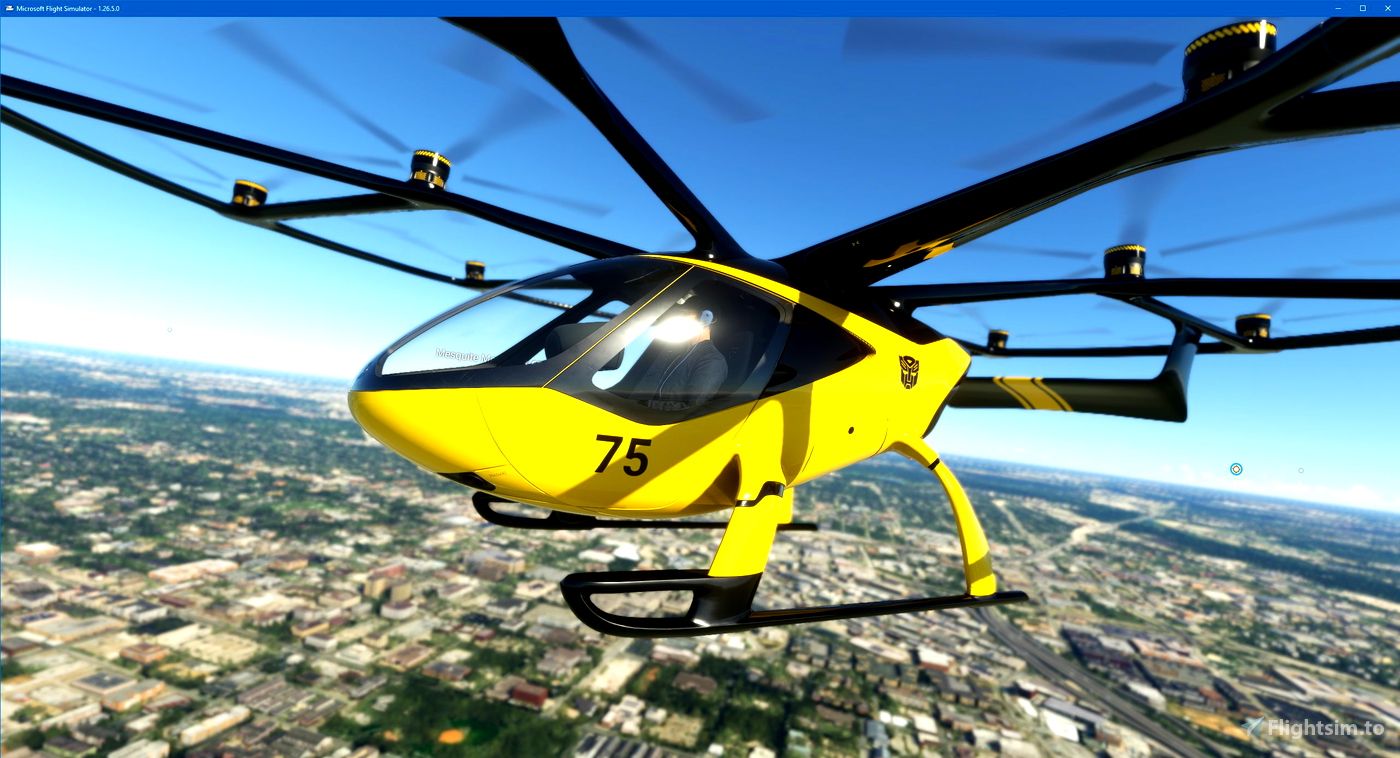
Task: Select the blue POI marker in the sky
Action: tap(1236, 468)
